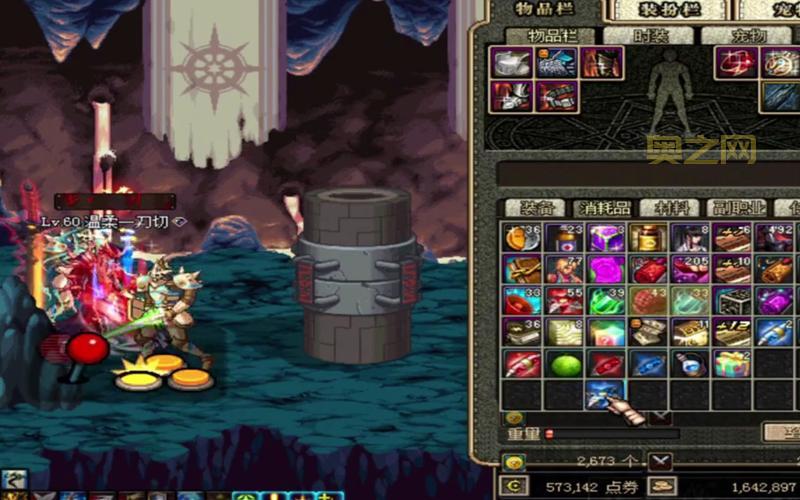
Task: Select the purple cube item
Action: click(x=606, y=238)
